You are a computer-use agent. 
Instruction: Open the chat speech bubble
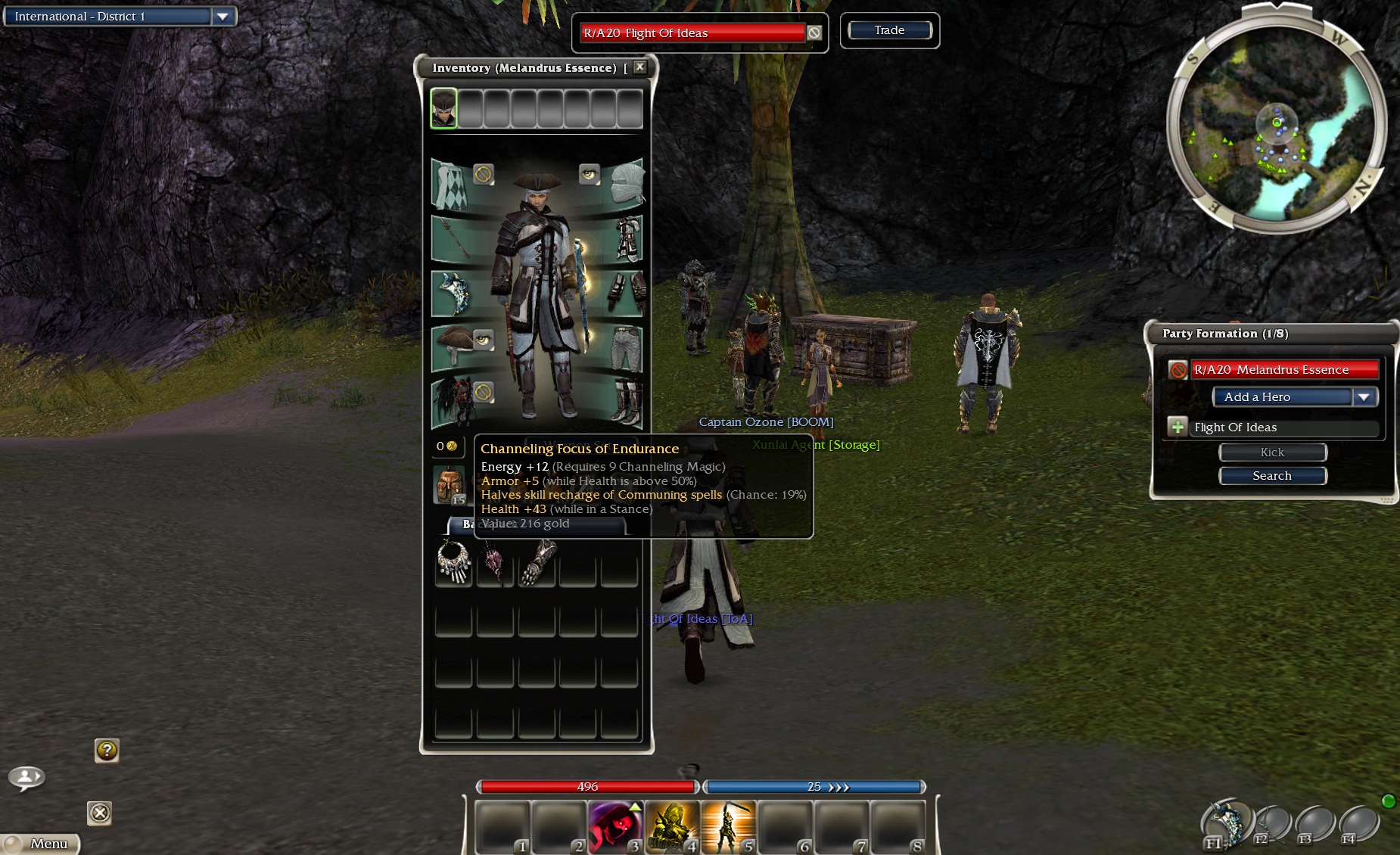coord(26,777)
